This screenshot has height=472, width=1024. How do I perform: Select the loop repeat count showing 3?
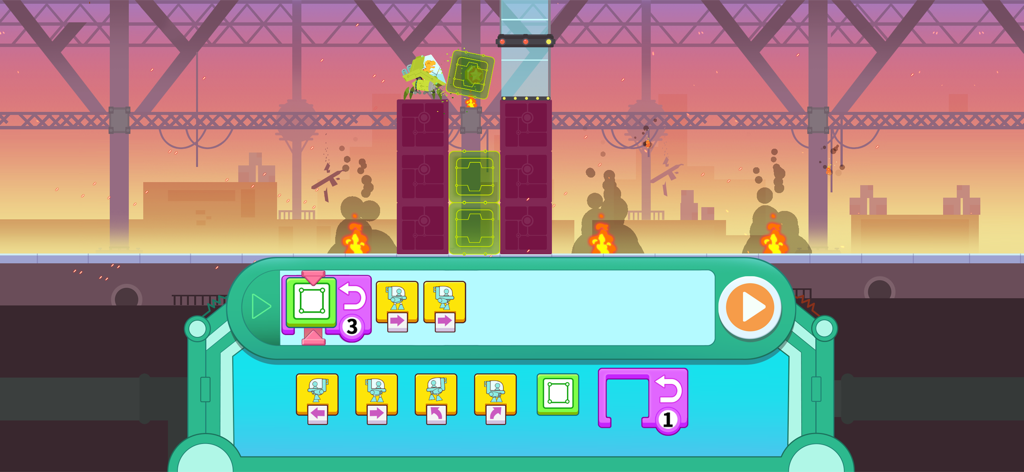click(x=351, y=327)
